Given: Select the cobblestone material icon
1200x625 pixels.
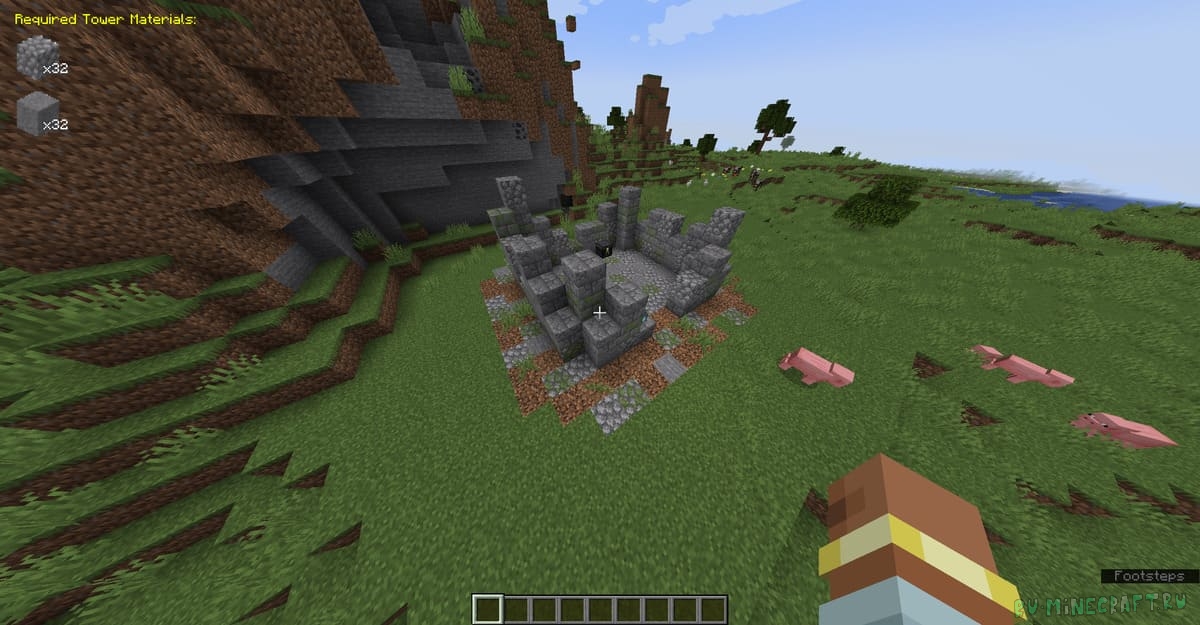Looking at the screenshot, I should click(x=35, y=57).
